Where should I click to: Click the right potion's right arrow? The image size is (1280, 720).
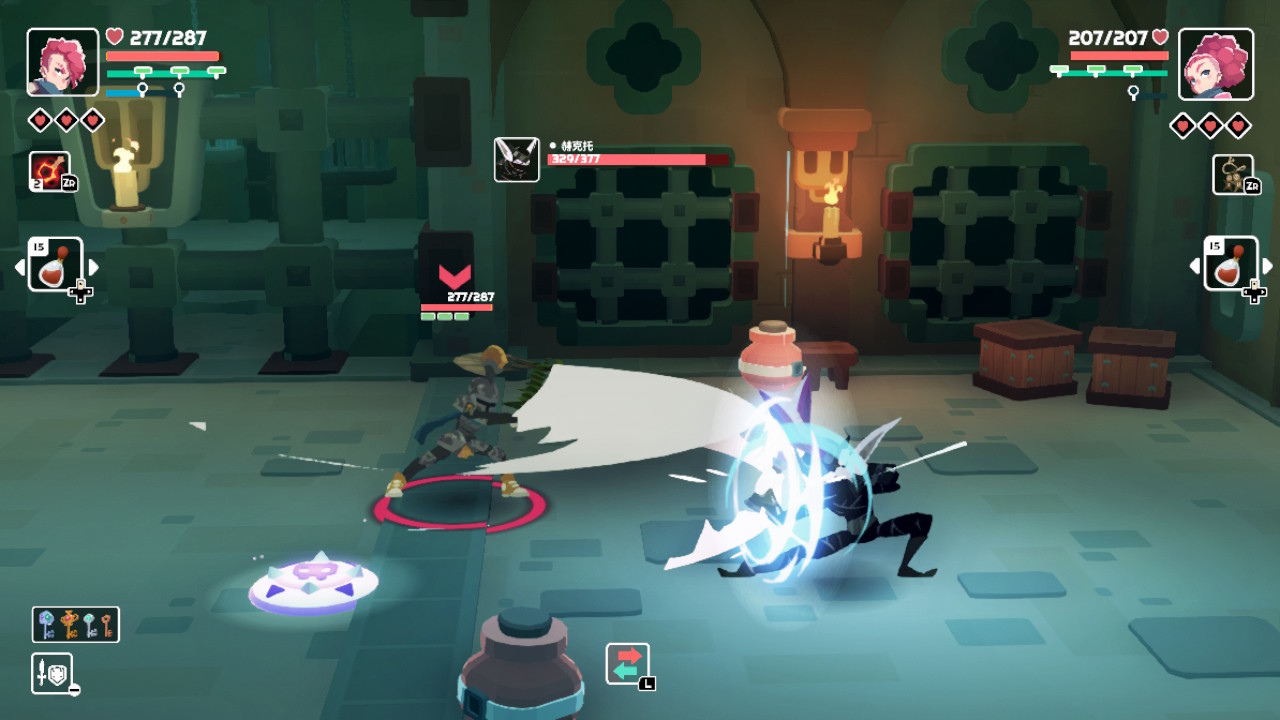[x=1268, y=267]
